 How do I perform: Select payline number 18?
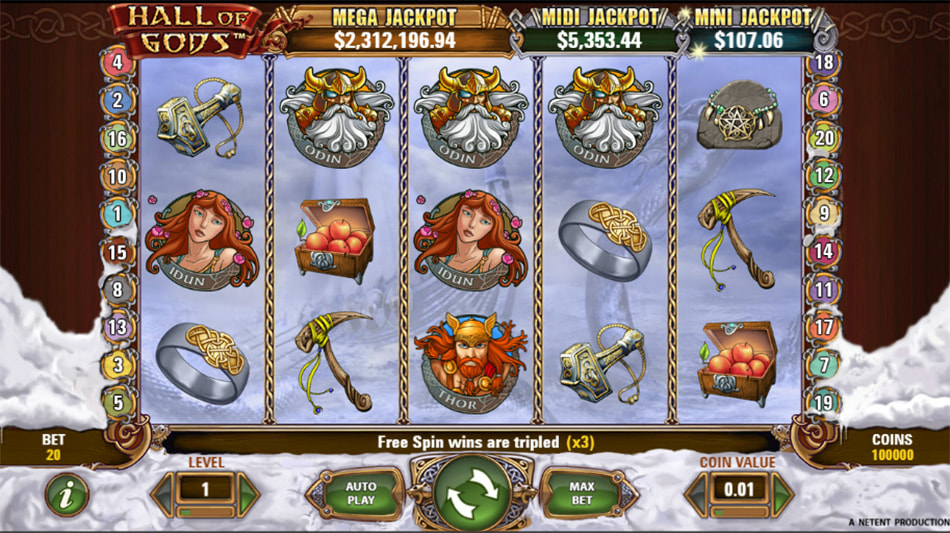tap(825, 62)
